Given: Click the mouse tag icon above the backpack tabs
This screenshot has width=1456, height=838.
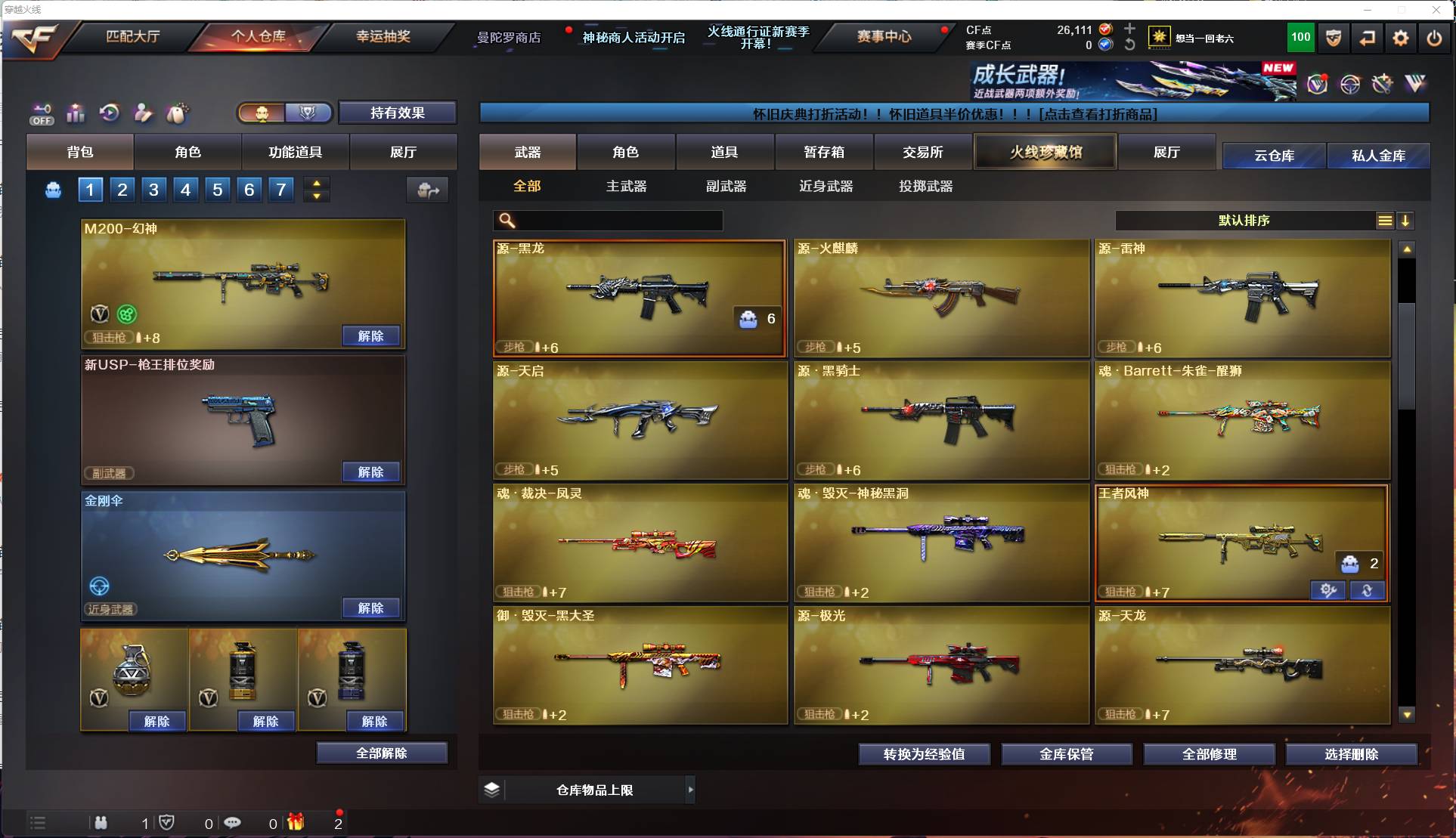Looking at the screenshot, I should tap(175, 113).
